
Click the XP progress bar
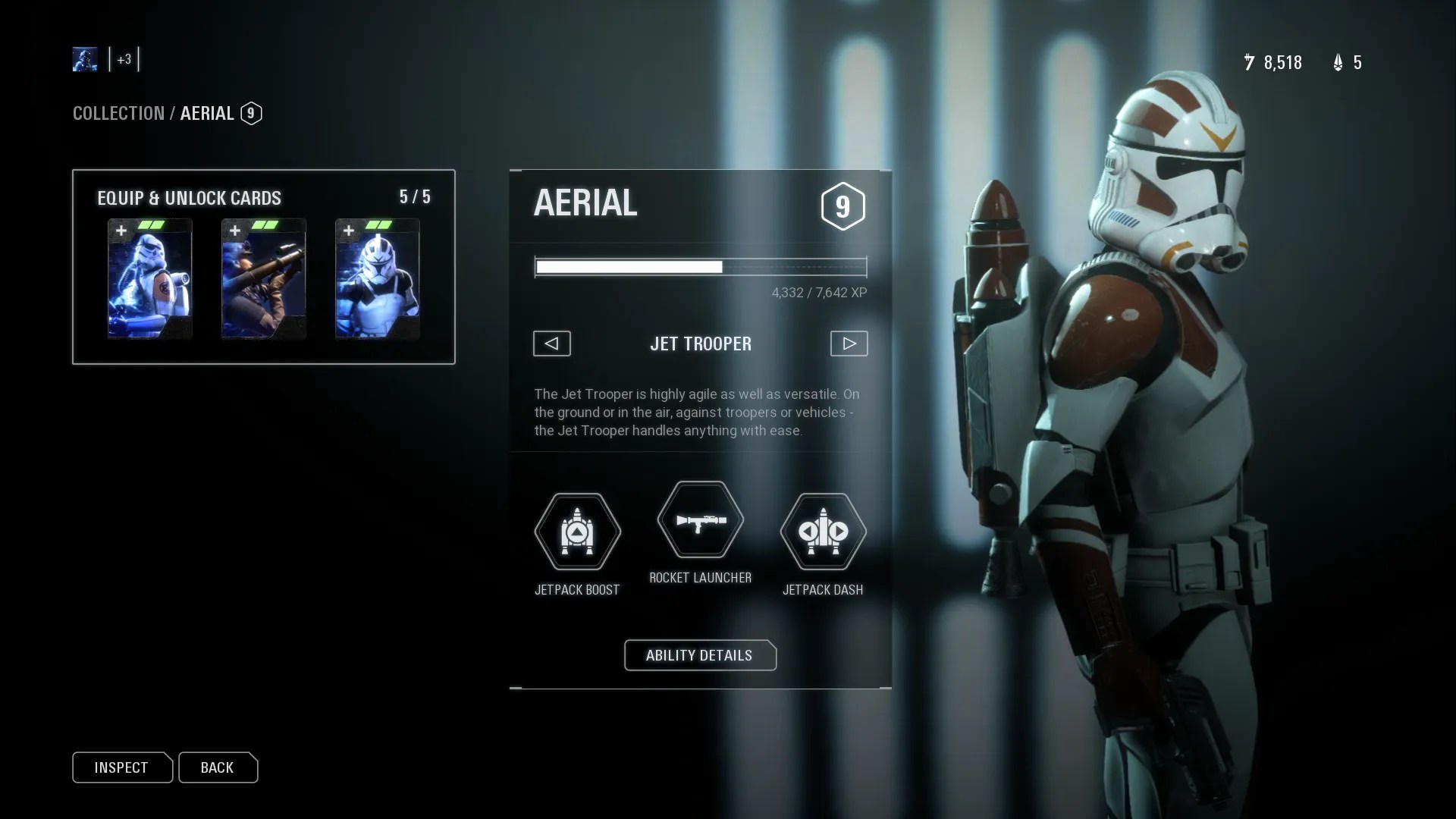coord(700,267)
